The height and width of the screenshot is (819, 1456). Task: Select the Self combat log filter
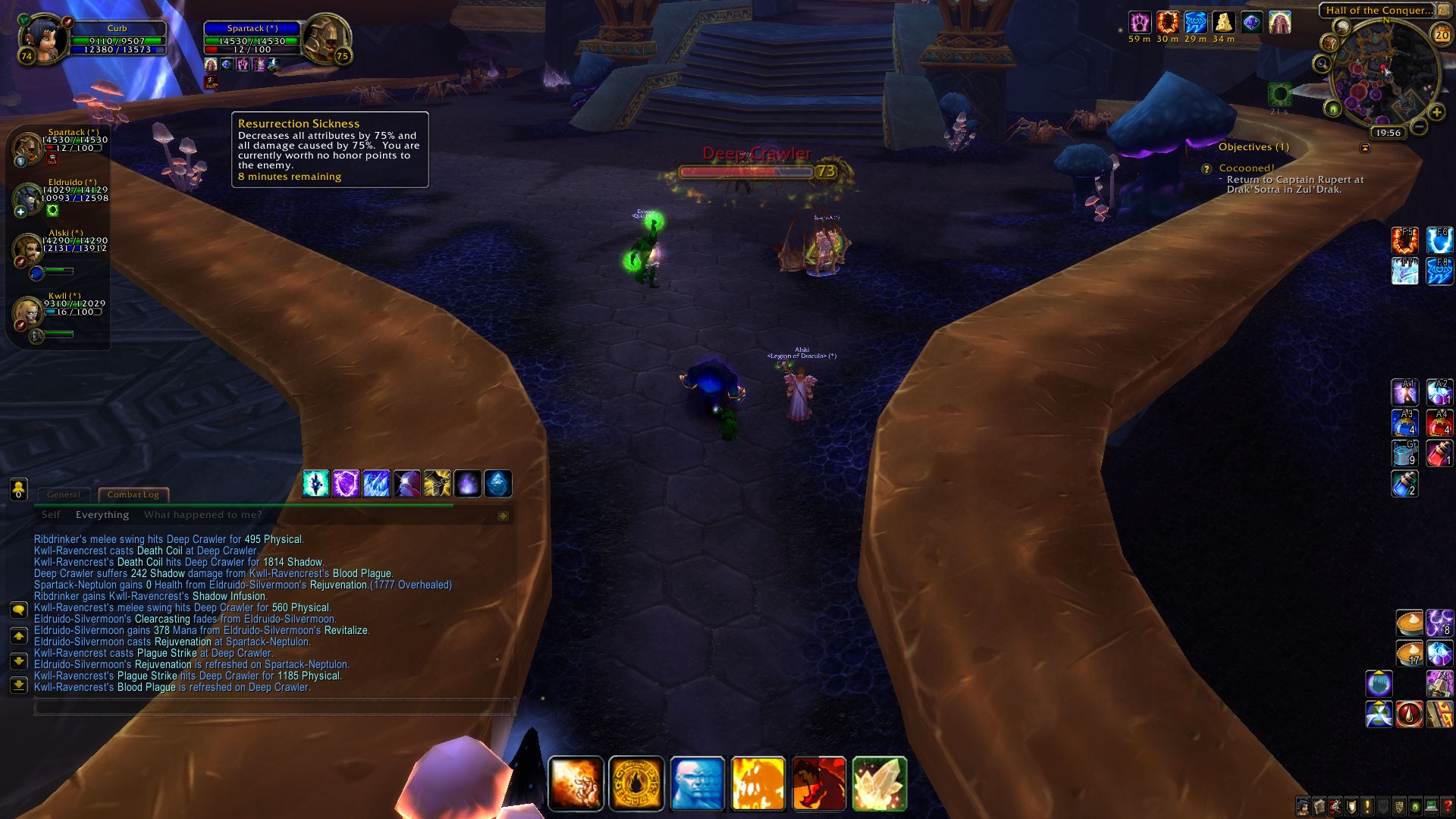click(51, 515)
